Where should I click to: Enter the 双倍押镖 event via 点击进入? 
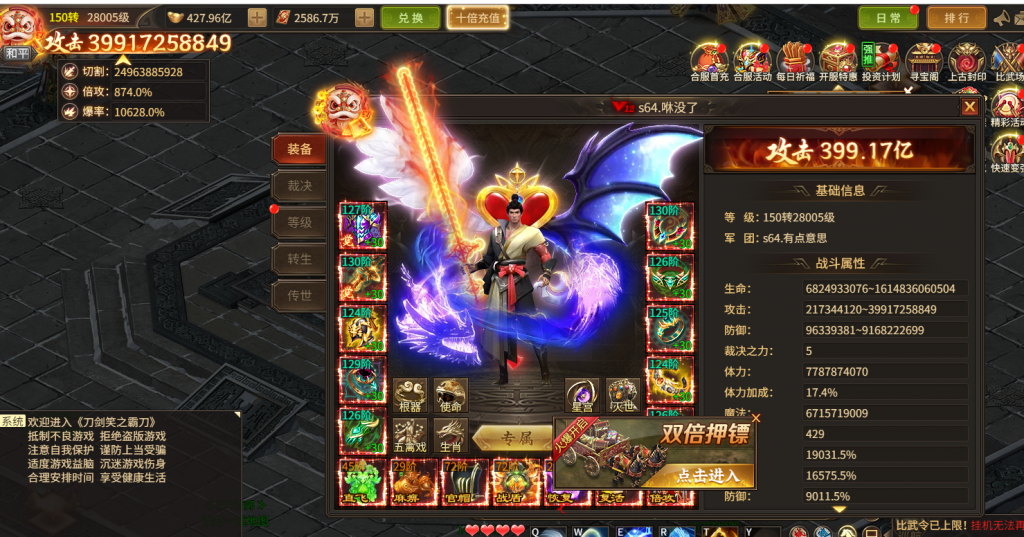[x=706, y=475]
